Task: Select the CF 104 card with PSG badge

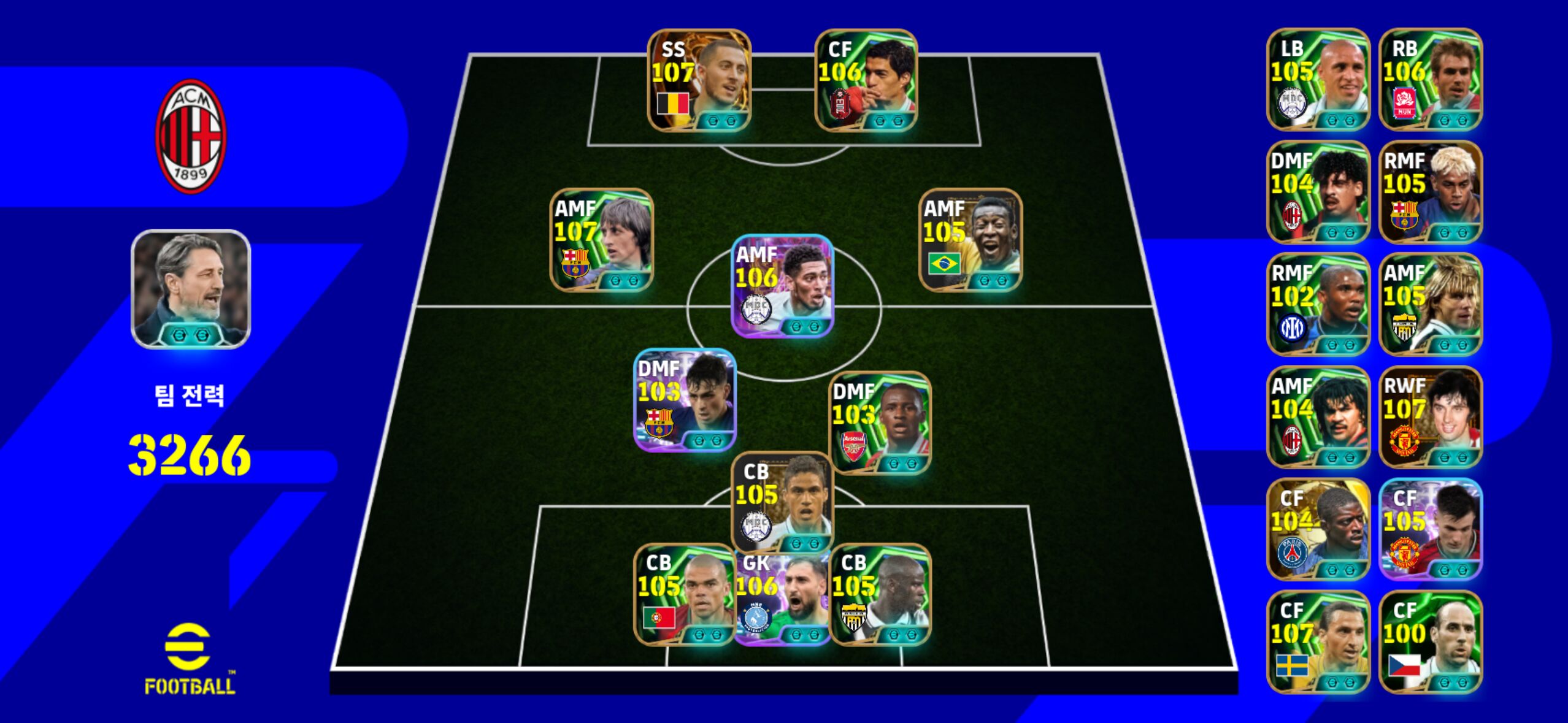Action: 1318,529
